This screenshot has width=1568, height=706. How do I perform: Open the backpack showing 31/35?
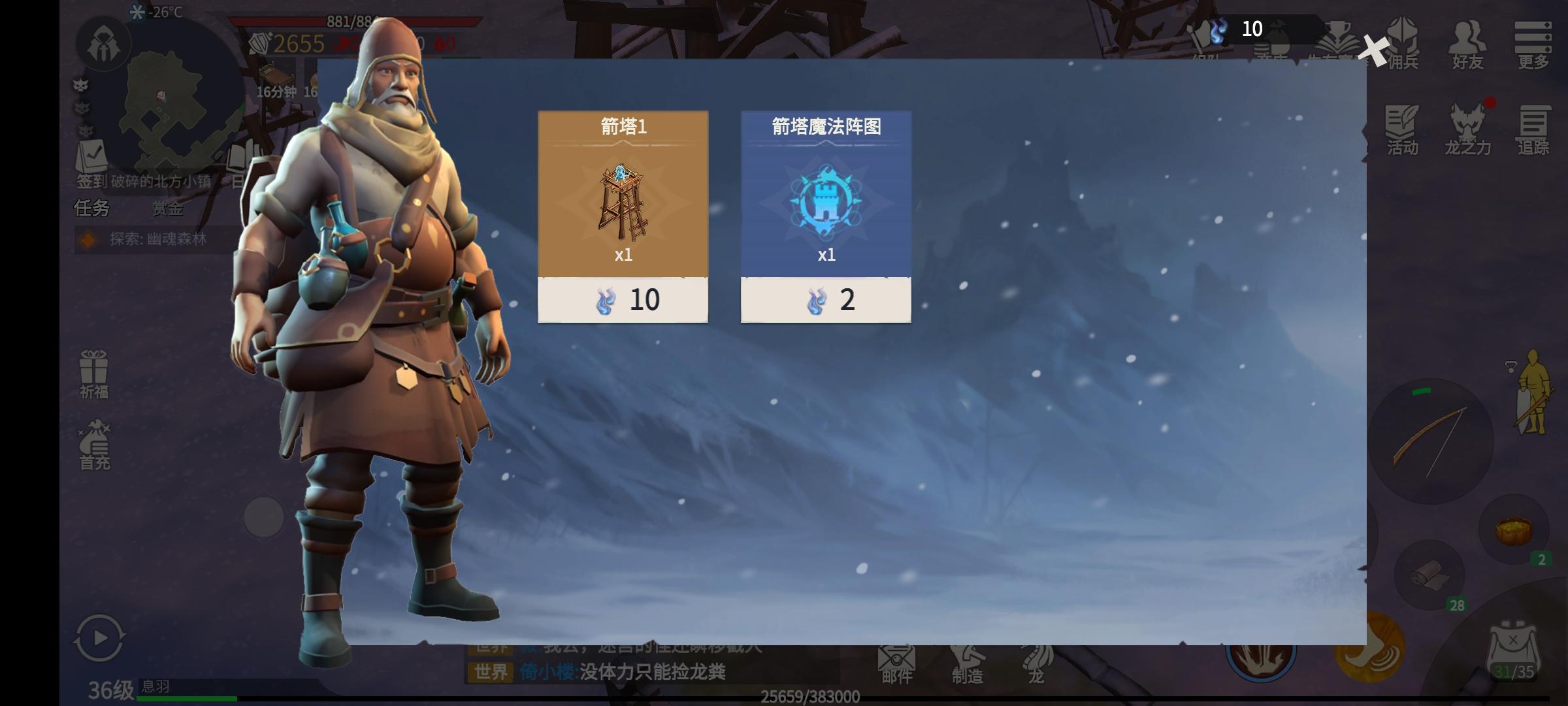1514,652
